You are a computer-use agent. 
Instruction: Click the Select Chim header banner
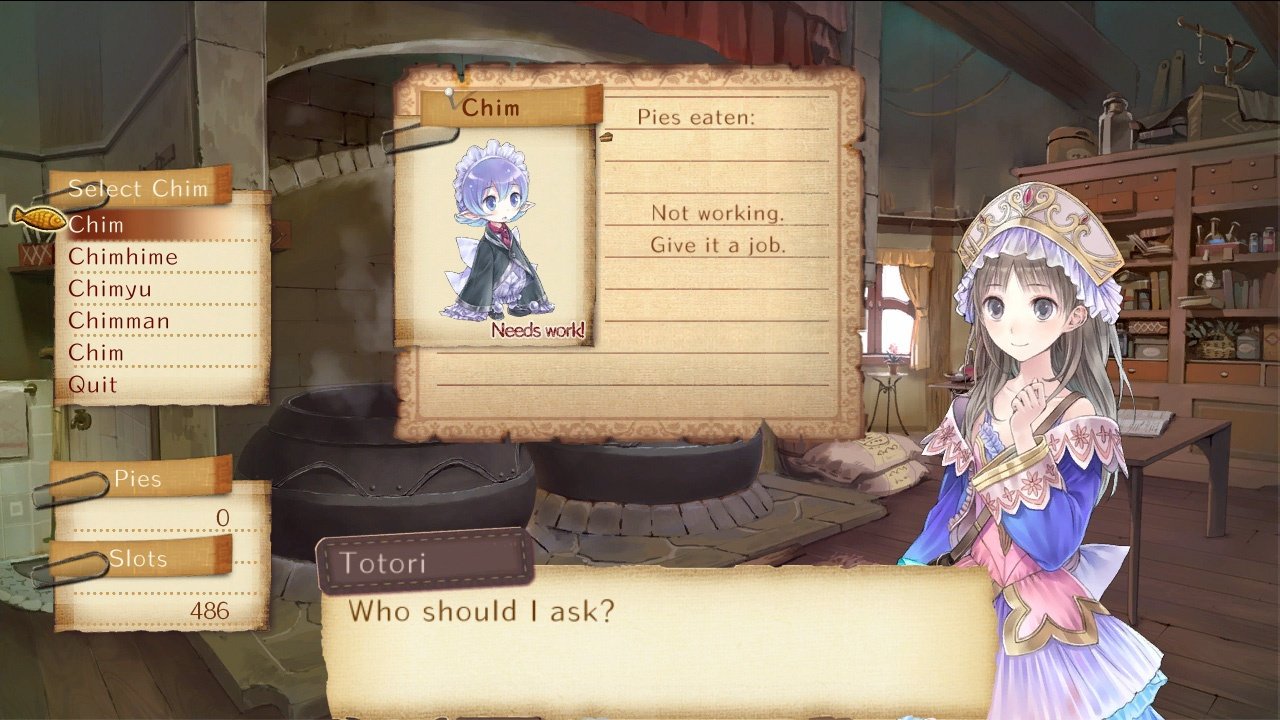(x=140, y=188)
